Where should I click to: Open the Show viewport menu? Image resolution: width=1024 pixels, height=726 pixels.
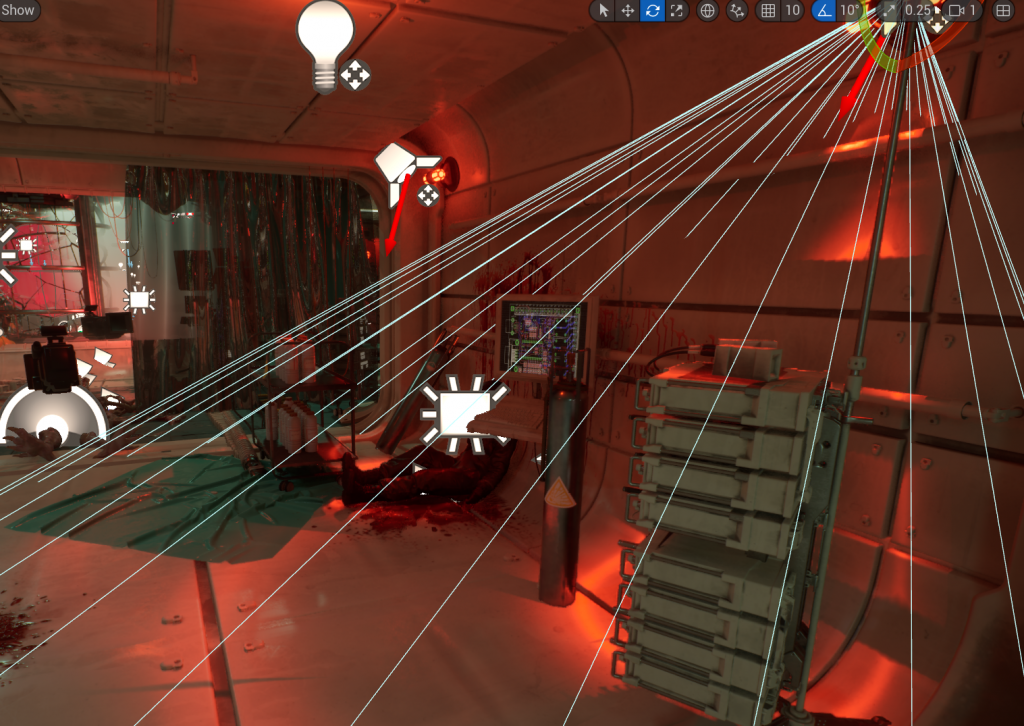(x=19, y=11)
